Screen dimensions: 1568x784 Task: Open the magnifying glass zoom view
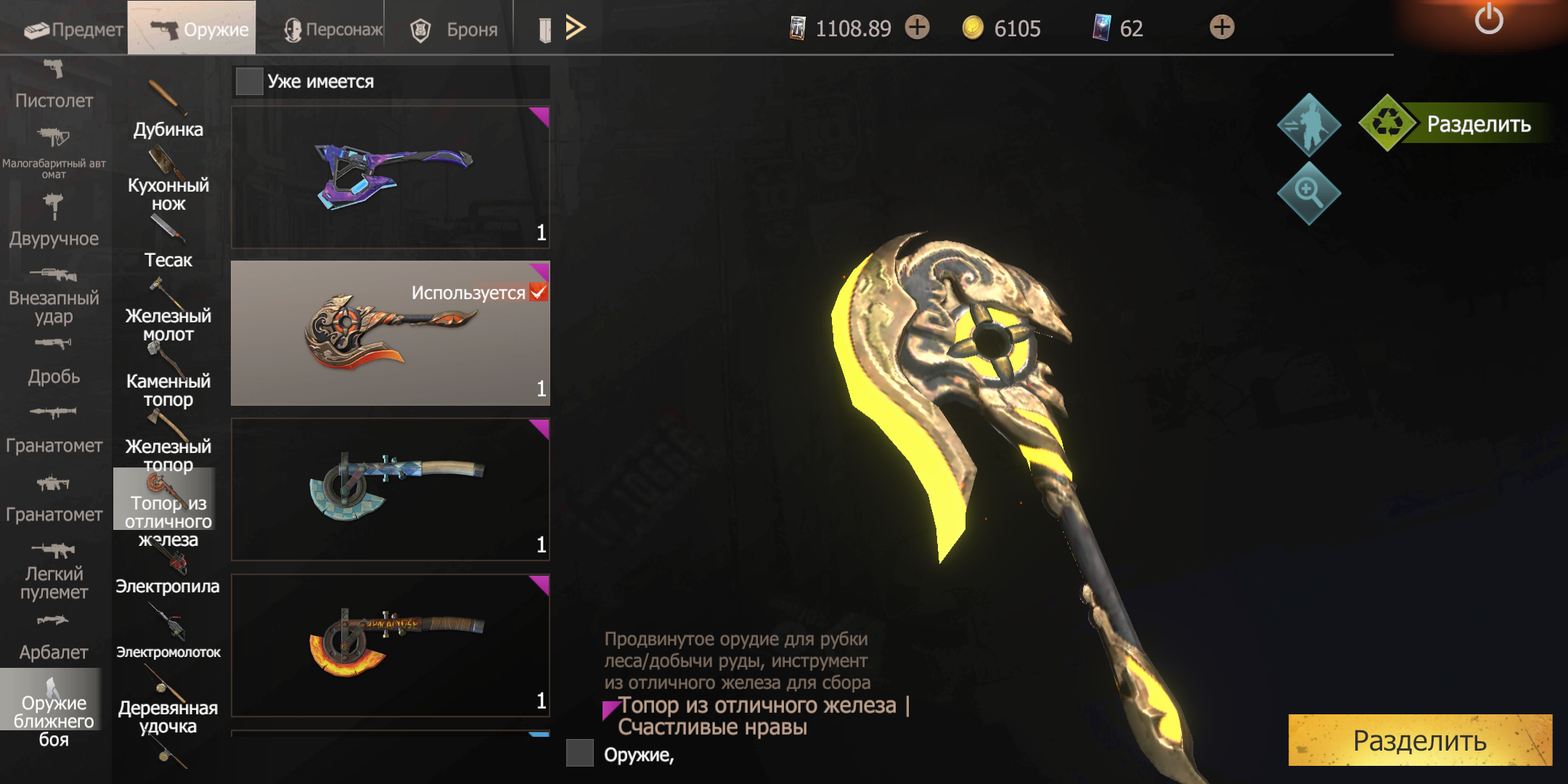(x=1308, y=193)
